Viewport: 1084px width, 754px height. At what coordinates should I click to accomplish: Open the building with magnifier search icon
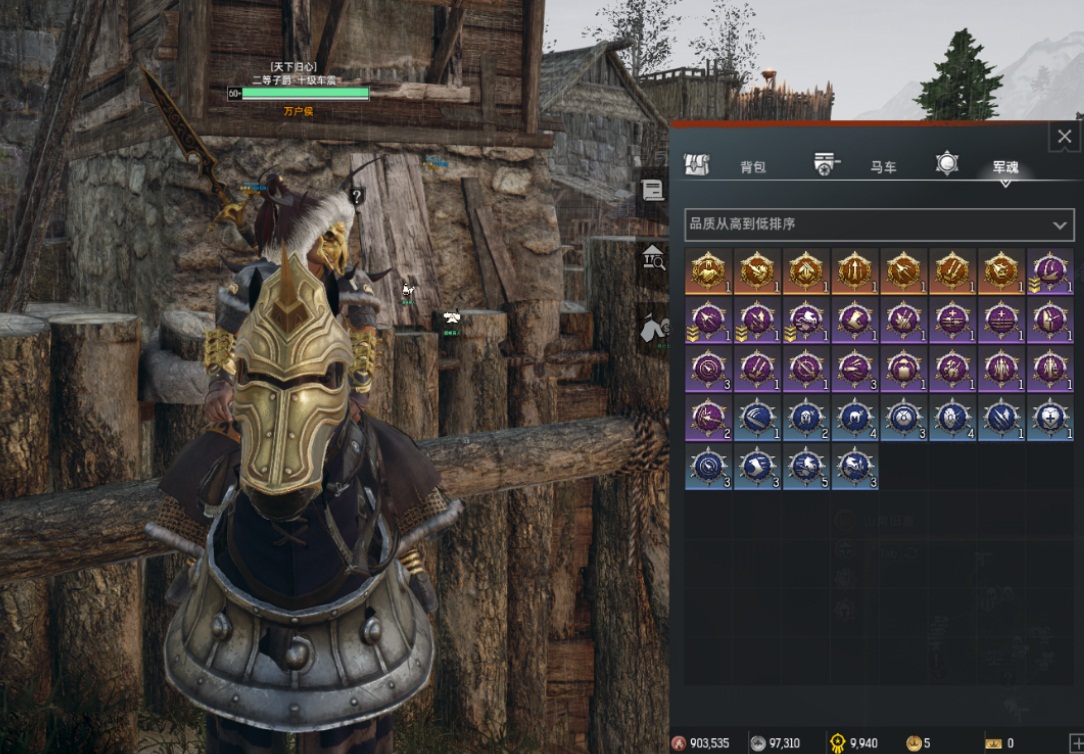pyautogui.click(x=653, y=259)
